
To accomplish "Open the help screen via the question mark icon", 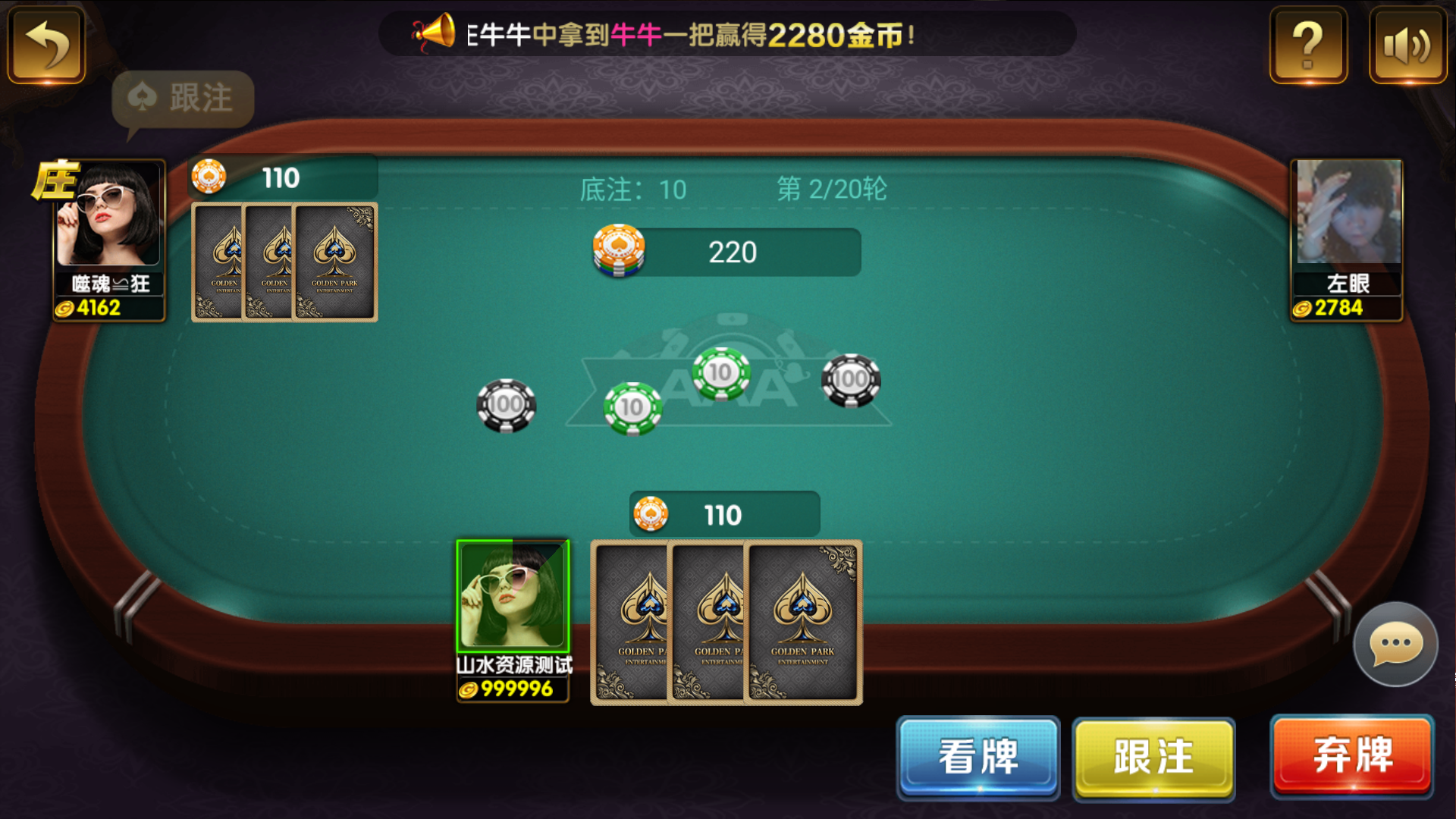I will (1307, 45).
